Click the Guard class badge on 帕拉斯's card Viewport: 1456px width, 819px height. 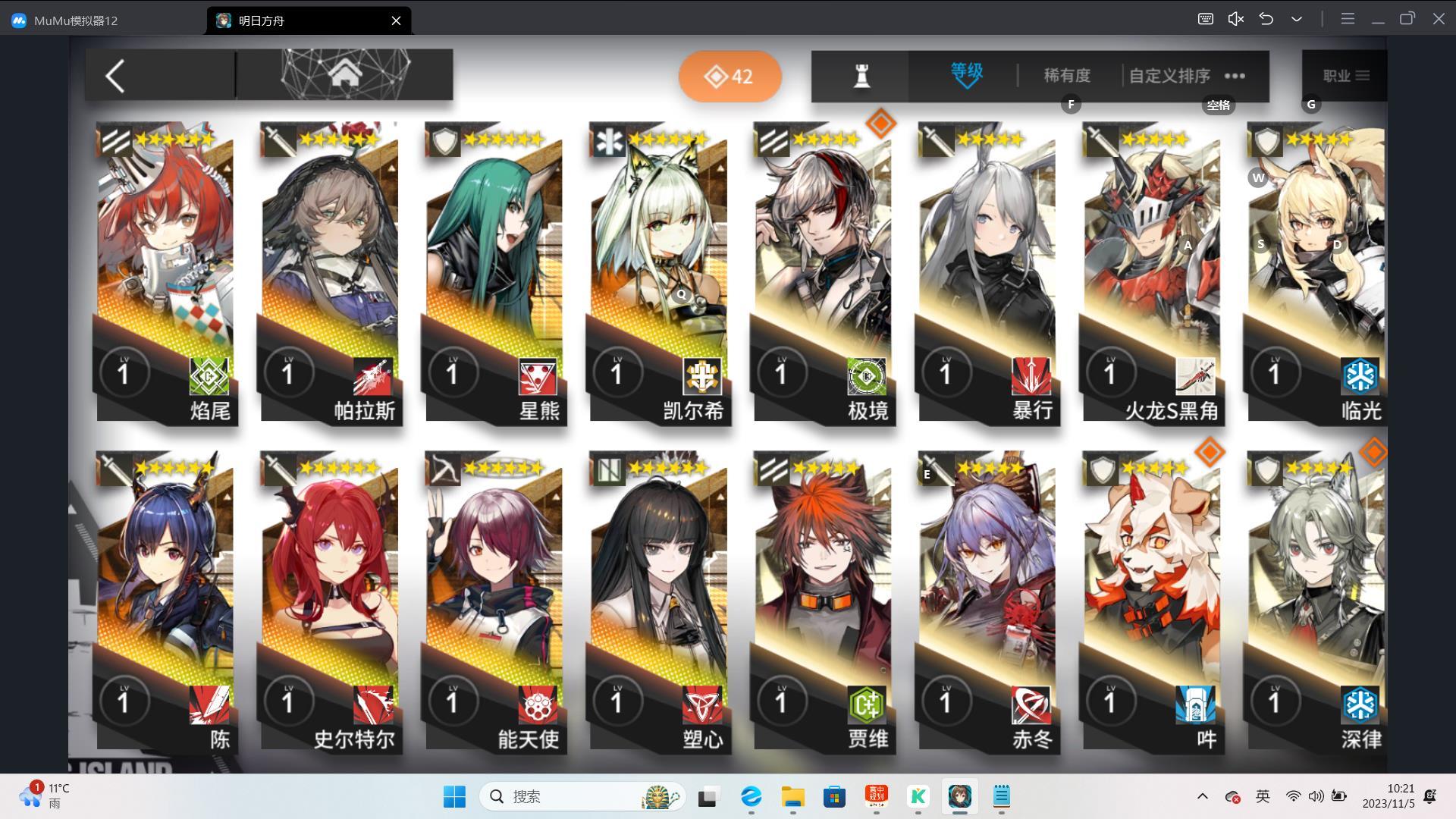tap(372, 377)
